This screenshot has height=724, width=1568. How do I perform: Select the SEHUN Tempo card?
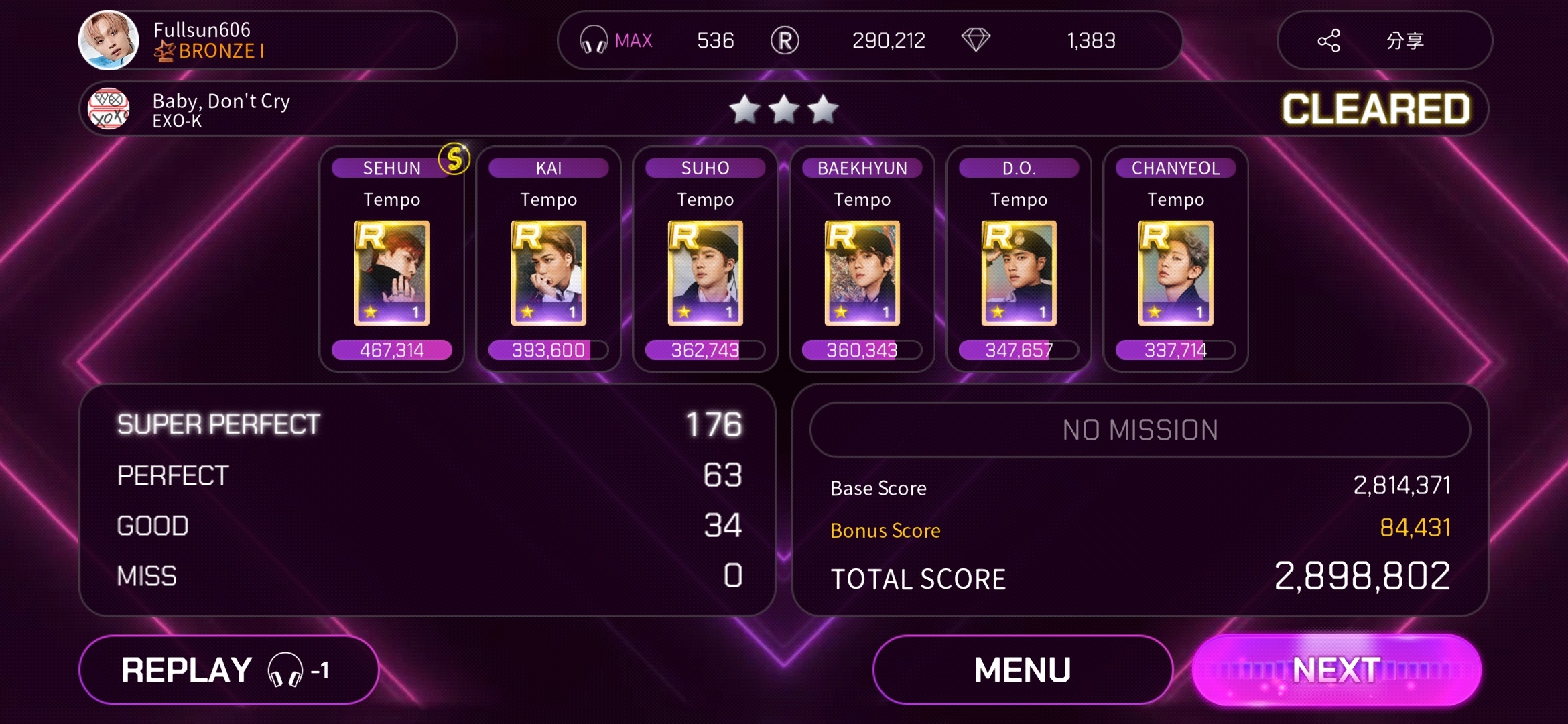(x=392, y=274)
